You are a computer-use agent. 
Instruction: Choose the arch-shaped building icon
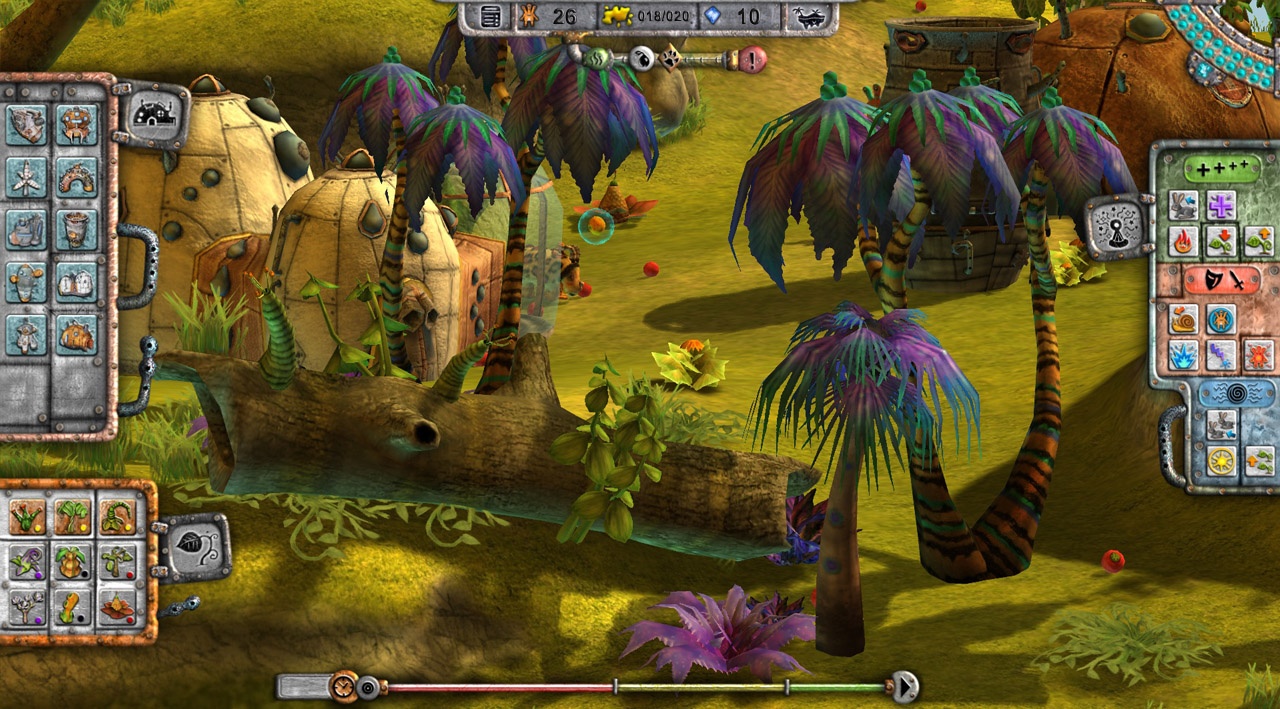click(76, 178)
